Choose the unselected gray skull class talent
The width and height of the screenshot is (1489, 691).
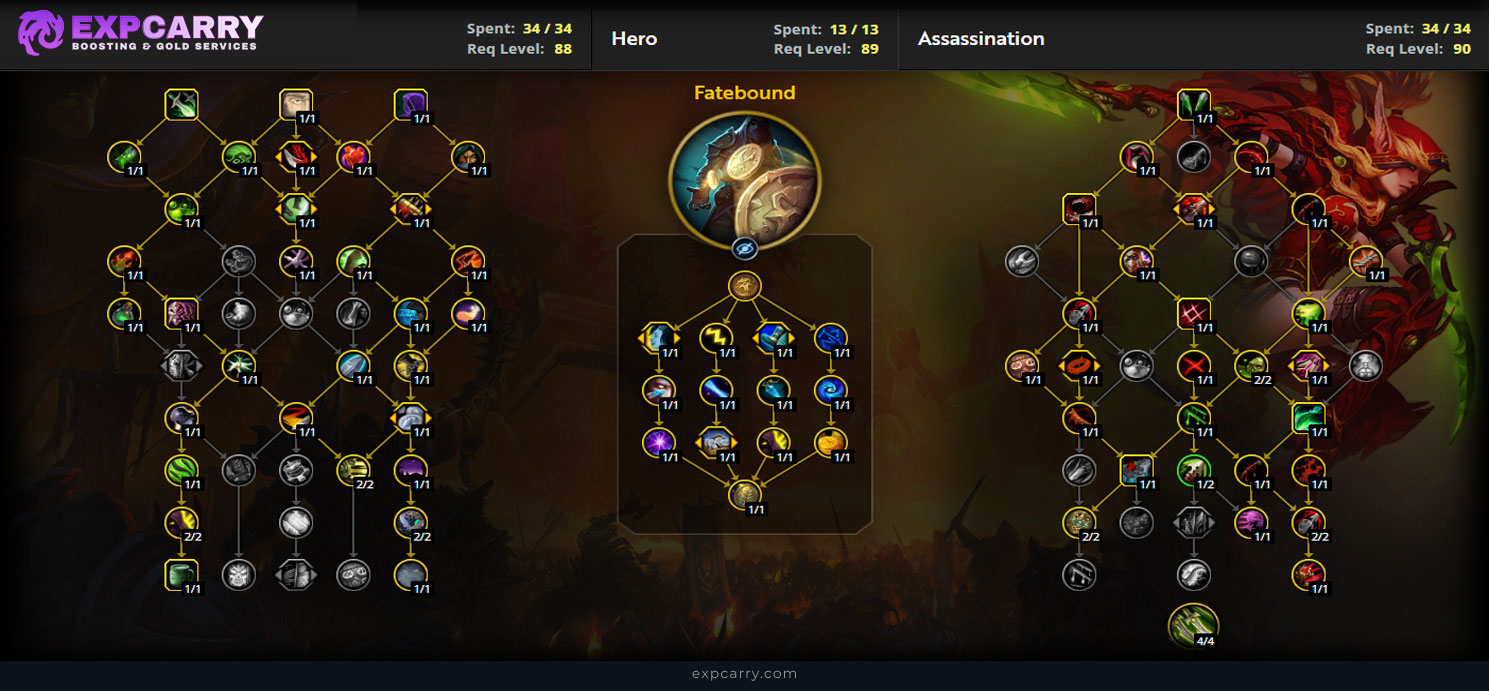coord(238,575)
